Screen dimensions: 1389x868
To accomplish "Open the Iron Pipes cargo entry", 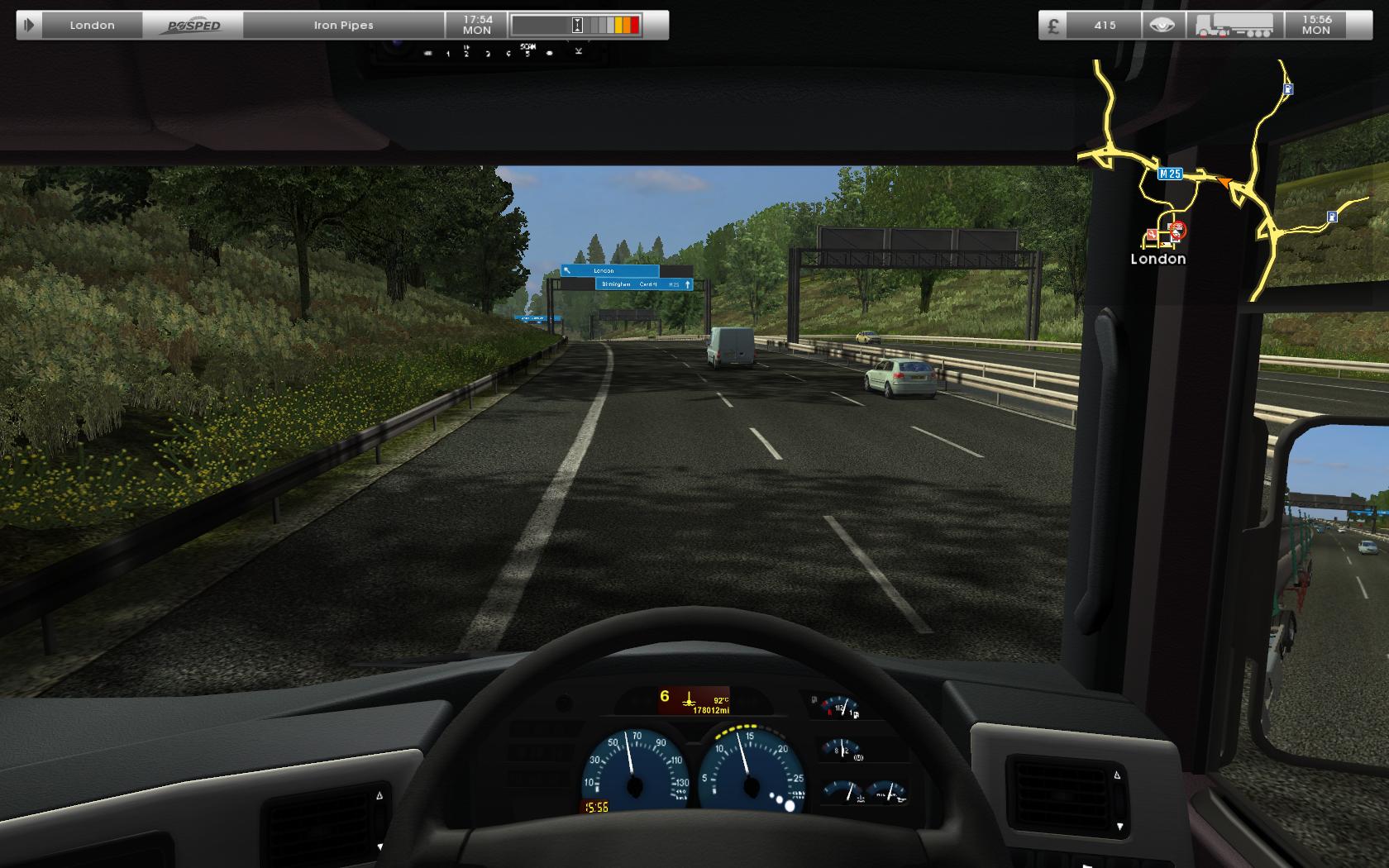I will click(342, 25).
